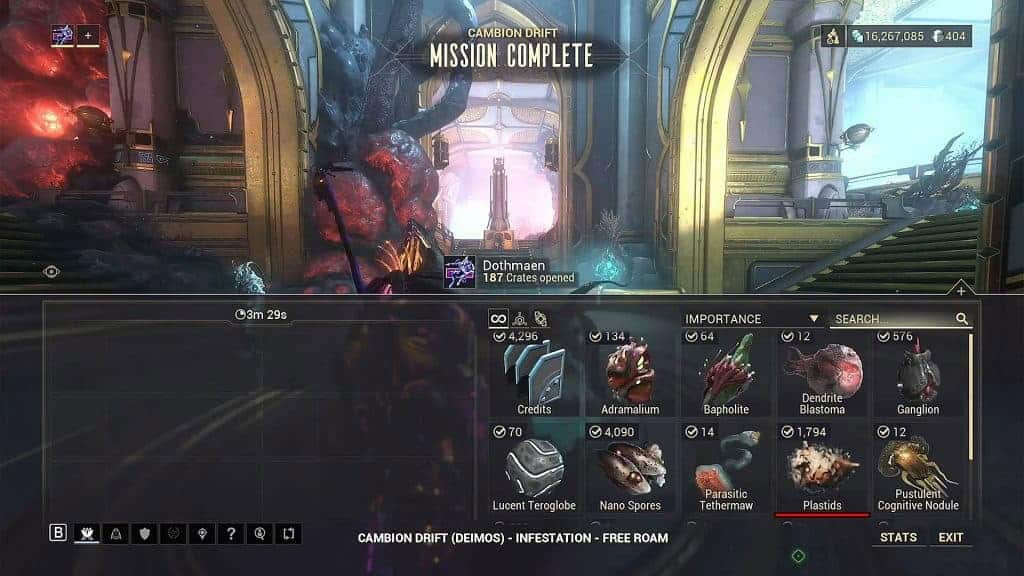Click the Dothmaen player avatar

coord(460,271)
